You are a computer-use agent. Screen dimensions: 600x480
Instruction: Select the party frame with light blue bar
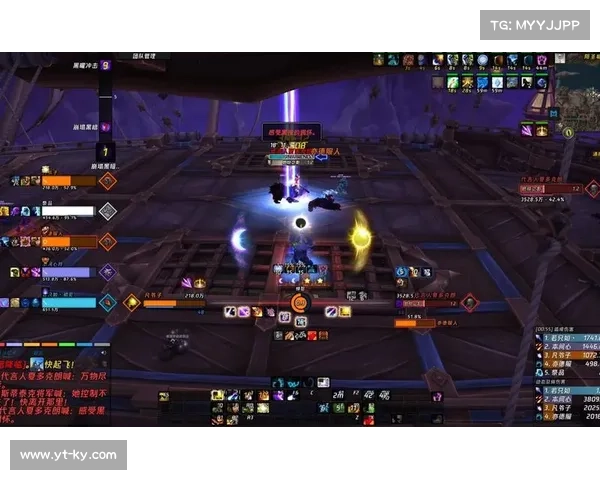point(68,302)
